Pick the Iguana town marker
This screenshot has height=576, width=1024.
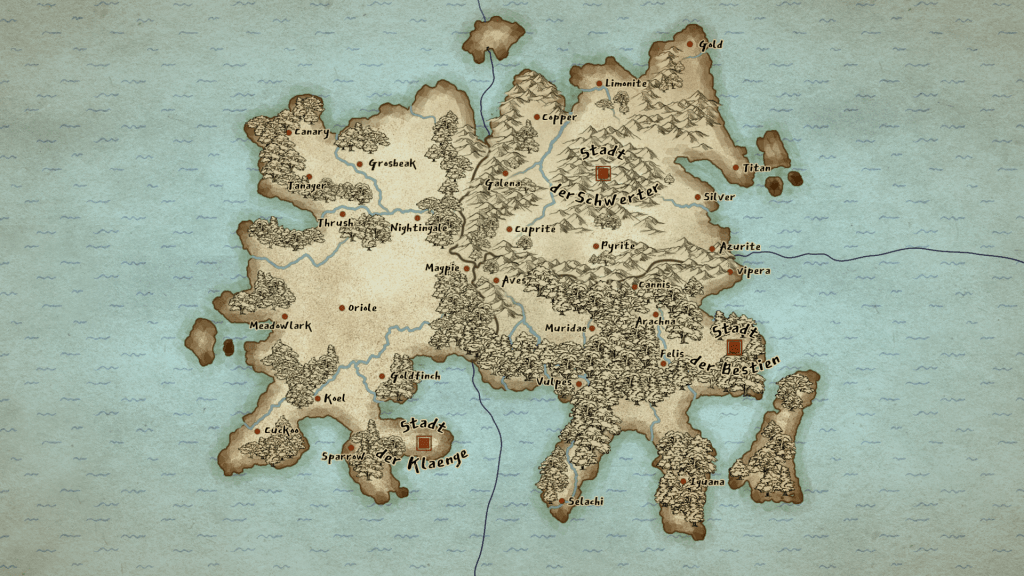[683, 482]
